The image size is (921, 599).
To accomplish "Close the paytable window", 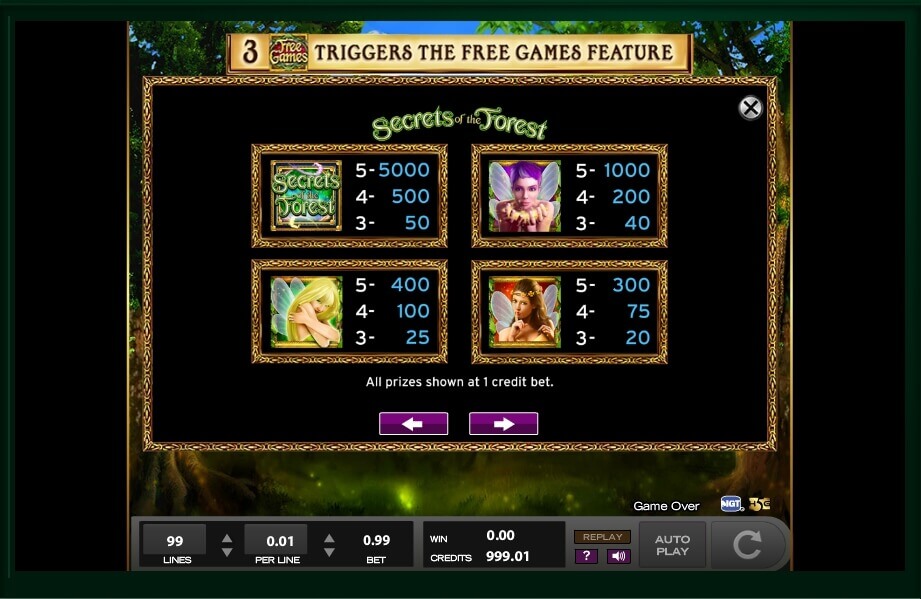I will coord(750,108).
